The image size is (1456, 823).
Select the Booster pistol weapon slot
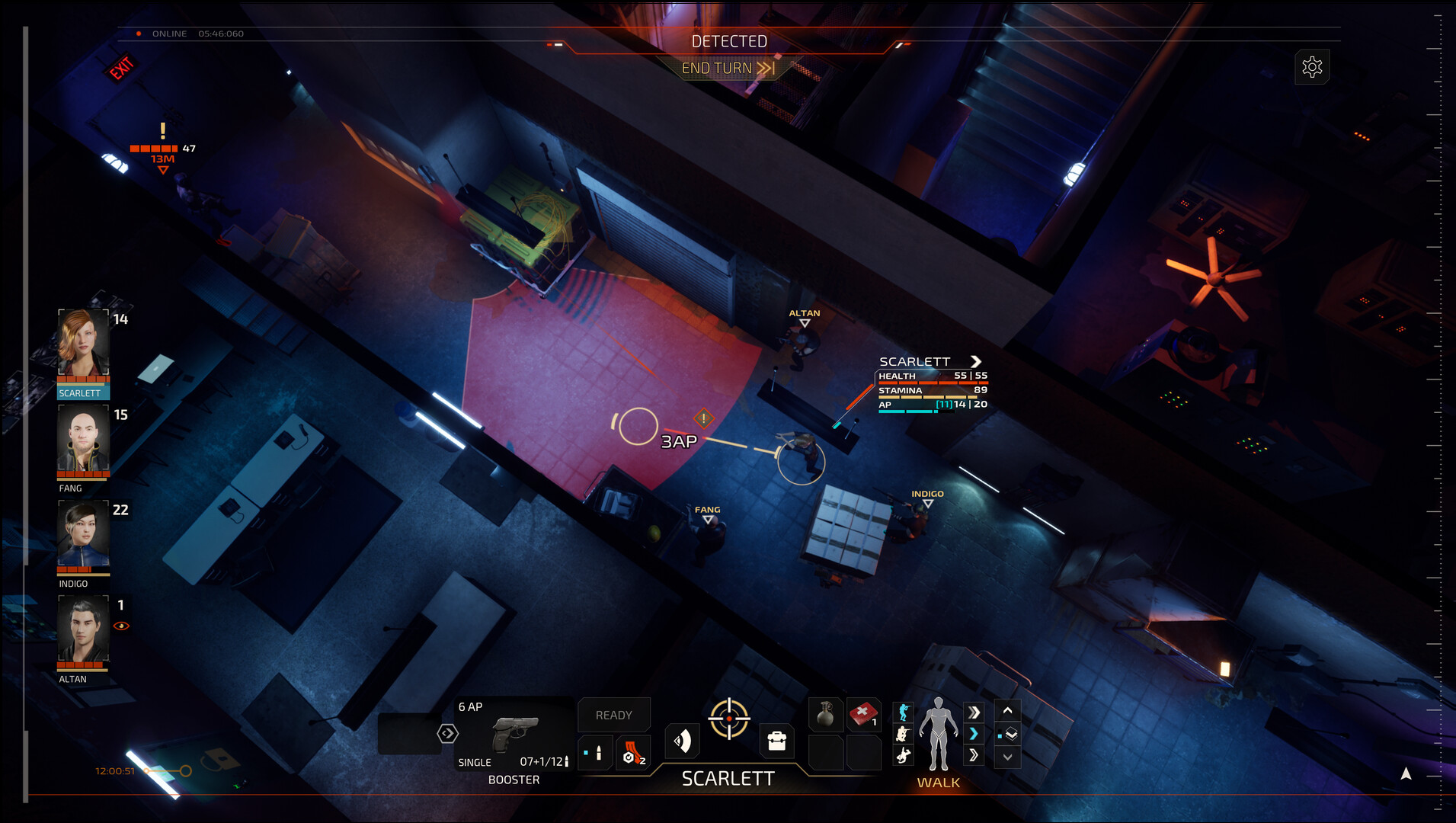click(516, 735)
